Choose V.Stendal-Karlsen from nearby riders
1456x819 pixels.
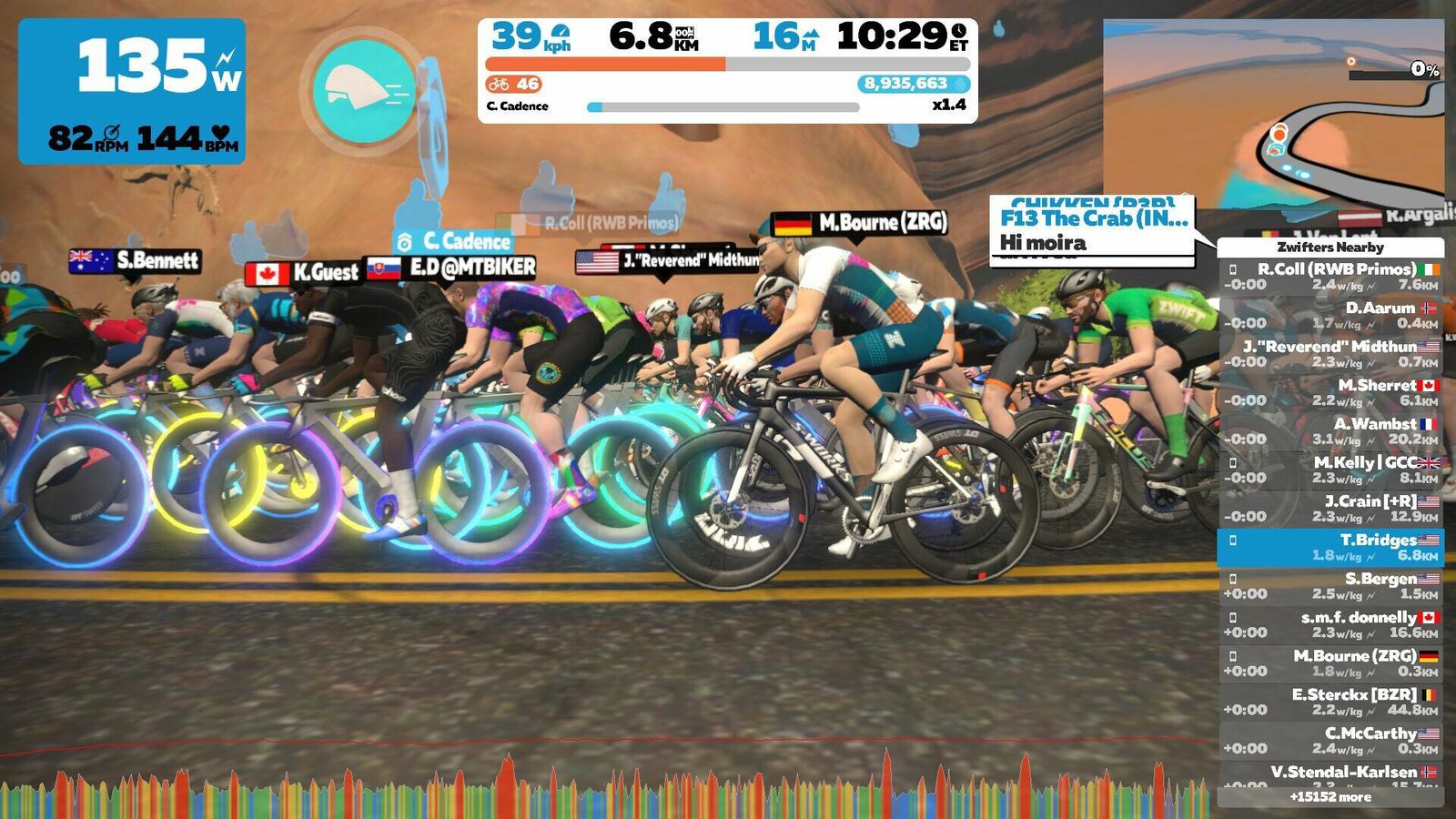point(1330,774)
